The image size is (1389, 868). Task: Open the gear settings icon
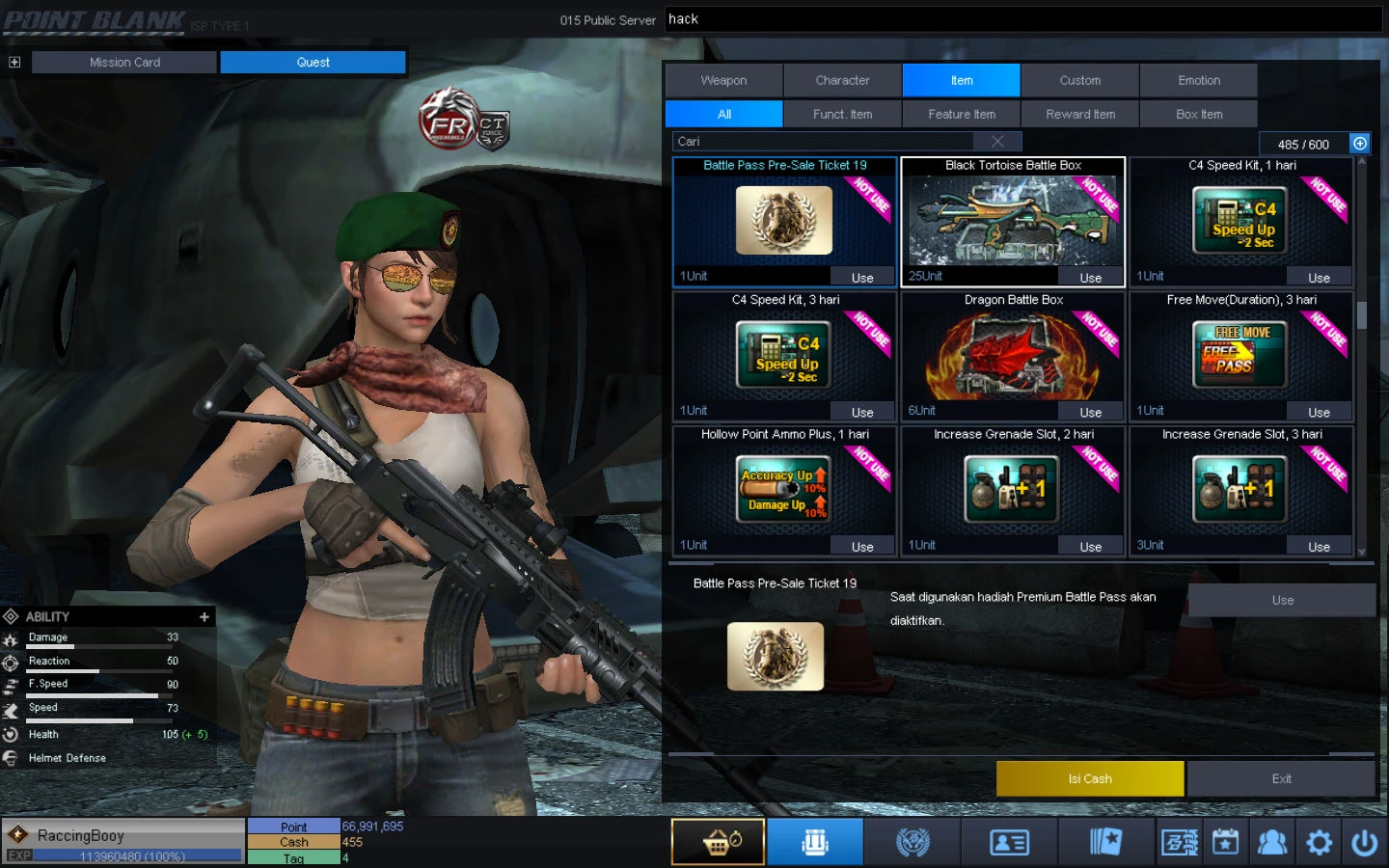click(x=1319, y=843)
